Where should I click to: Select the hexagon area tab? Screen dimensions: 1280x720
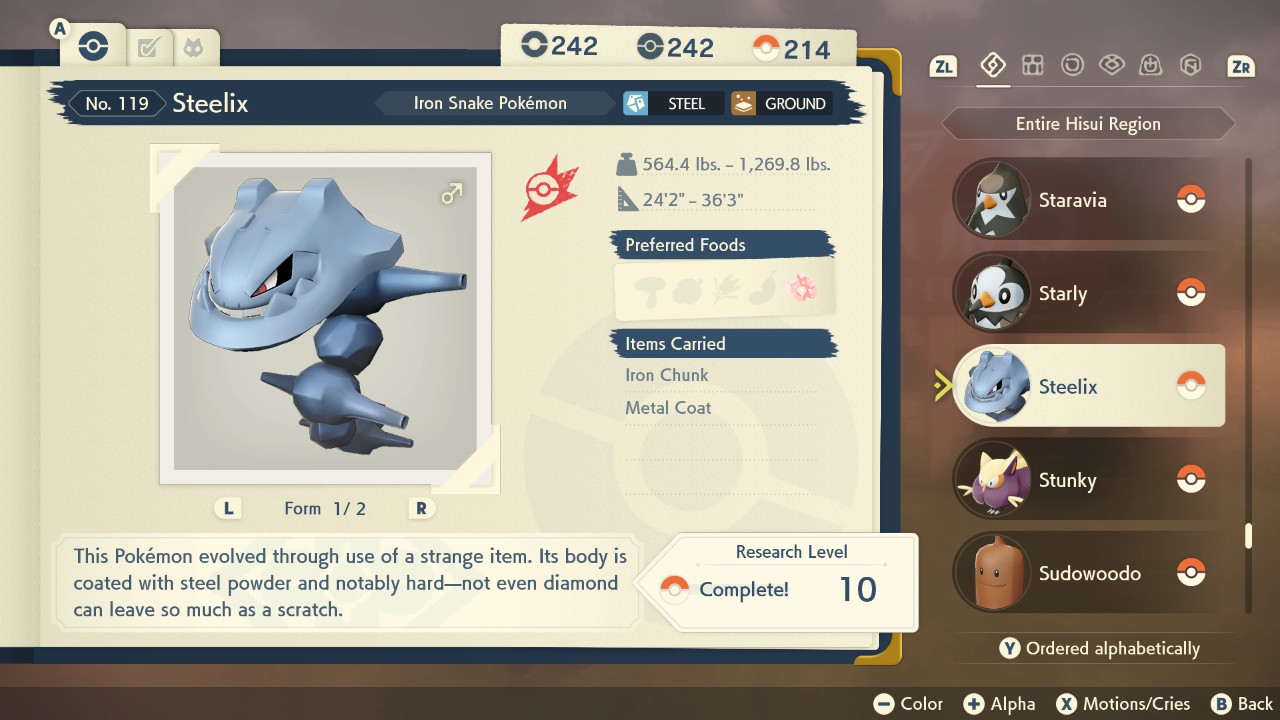1190,66
